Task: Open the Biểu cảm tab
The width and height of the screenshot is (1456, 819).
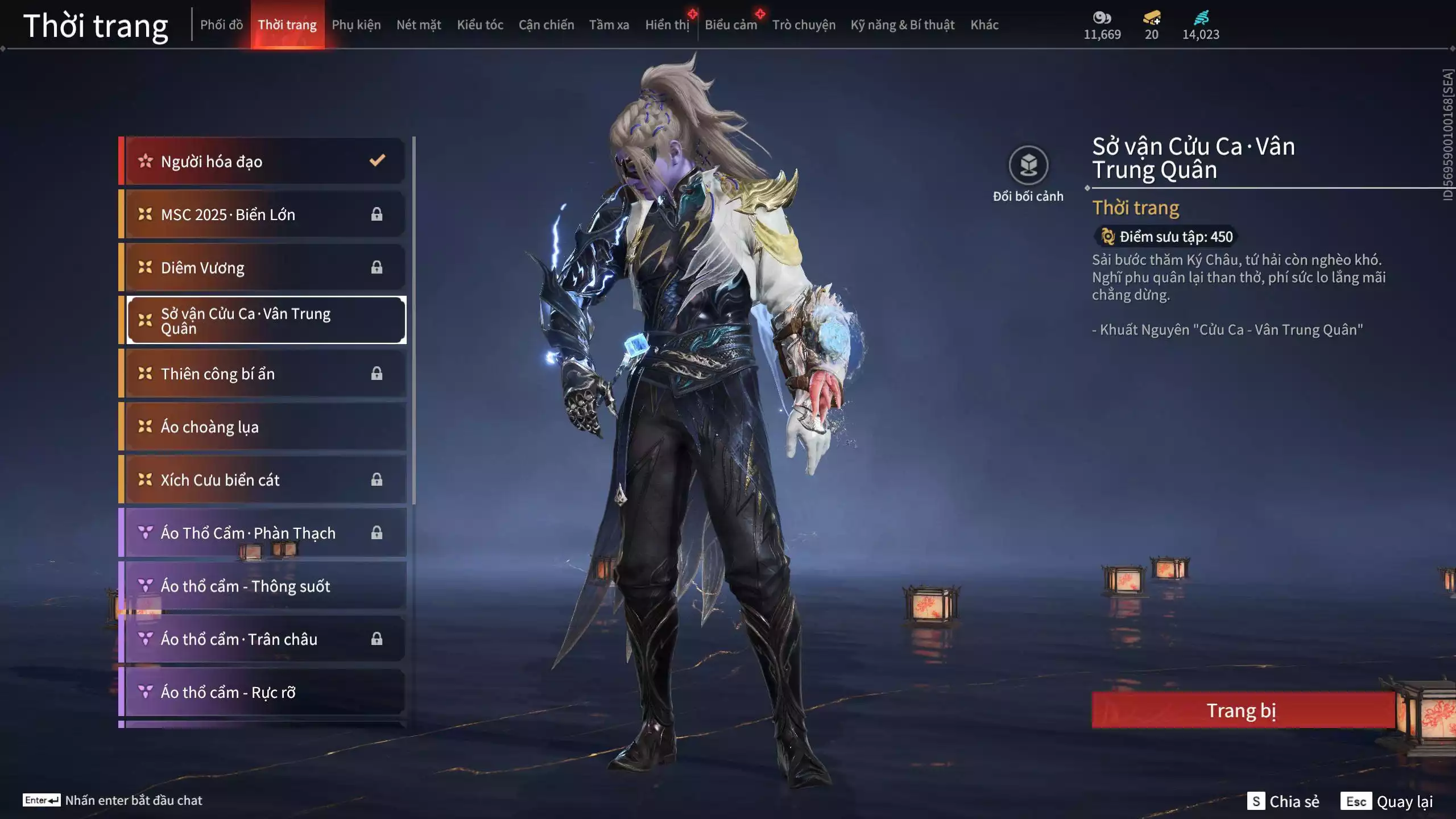Action: pos(731,25)
